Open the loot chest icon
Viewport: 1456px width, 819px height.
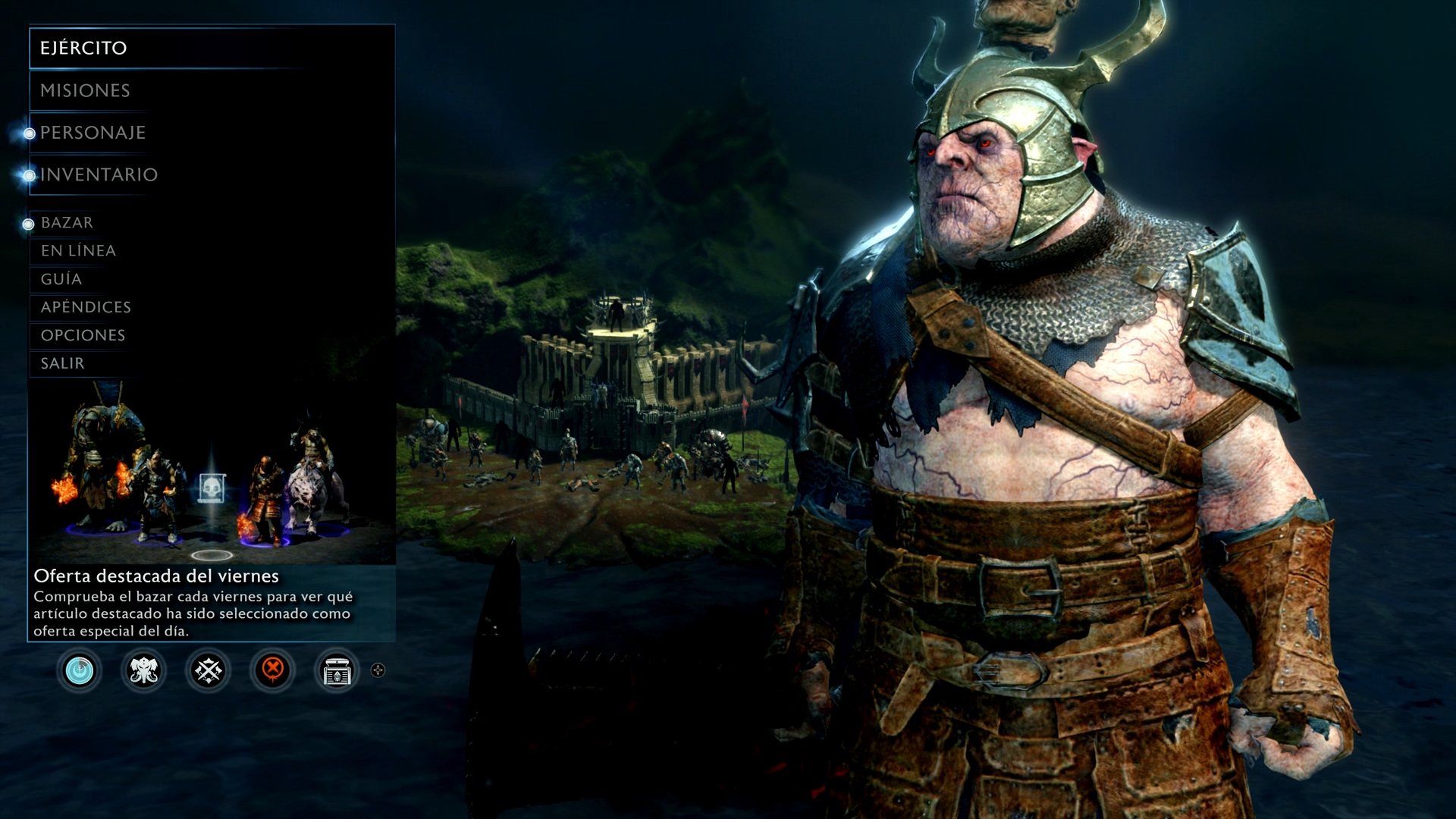[337, 670]
